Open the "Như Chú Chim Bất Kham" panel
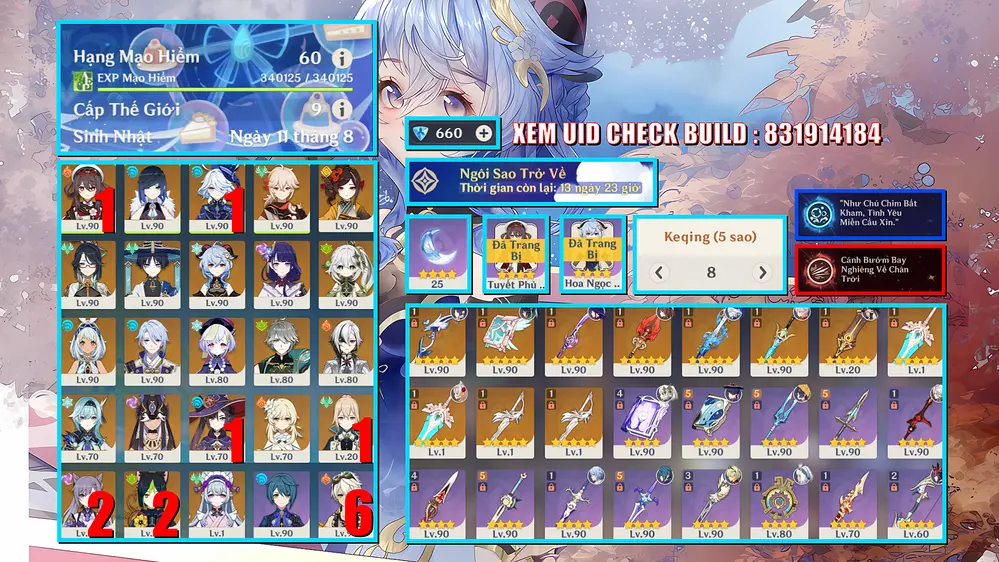The width and height of the screenshot is (999, 562). coord(869,215)
